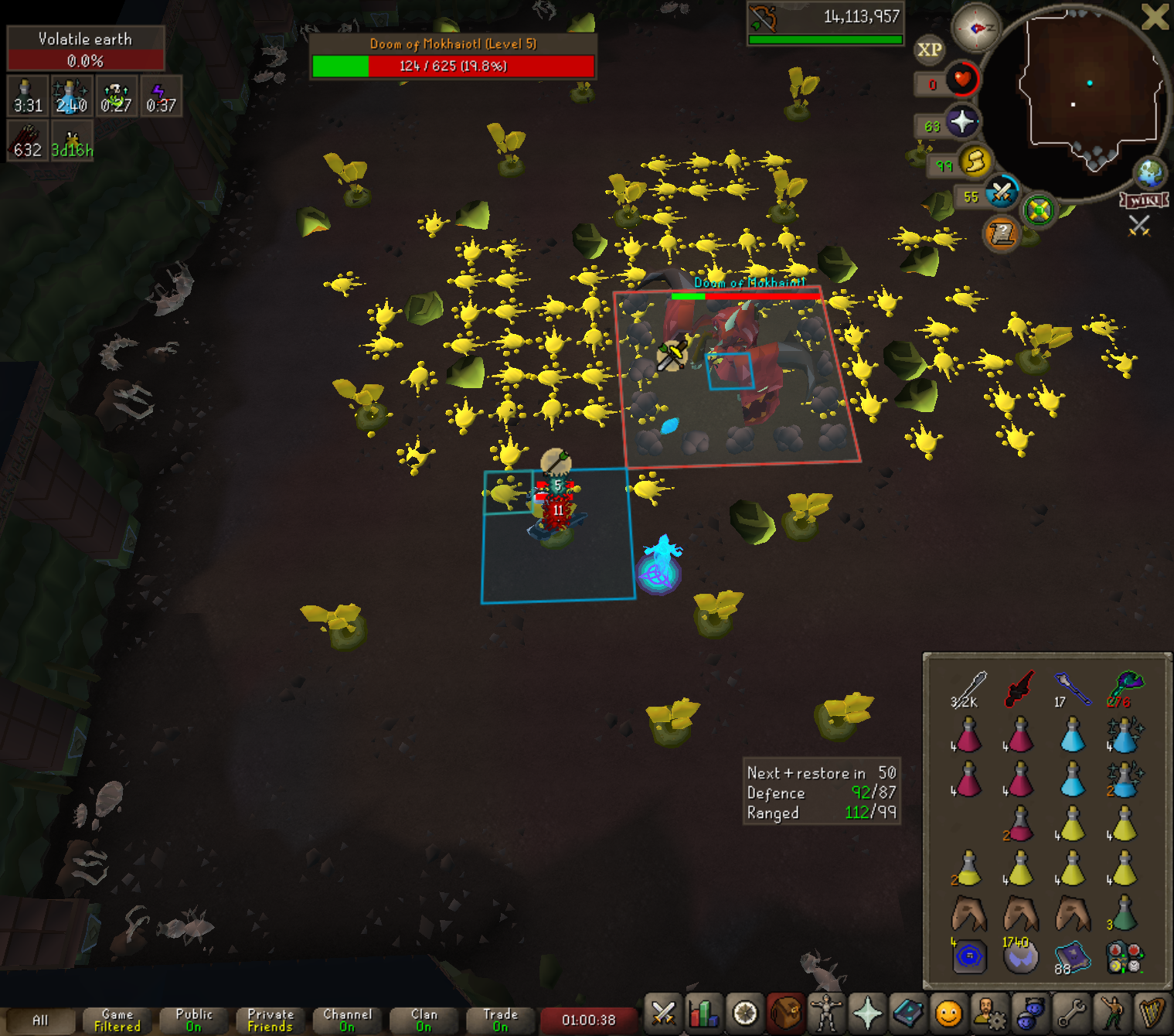Toggle the run energy boot orb

tap(975, 162)
